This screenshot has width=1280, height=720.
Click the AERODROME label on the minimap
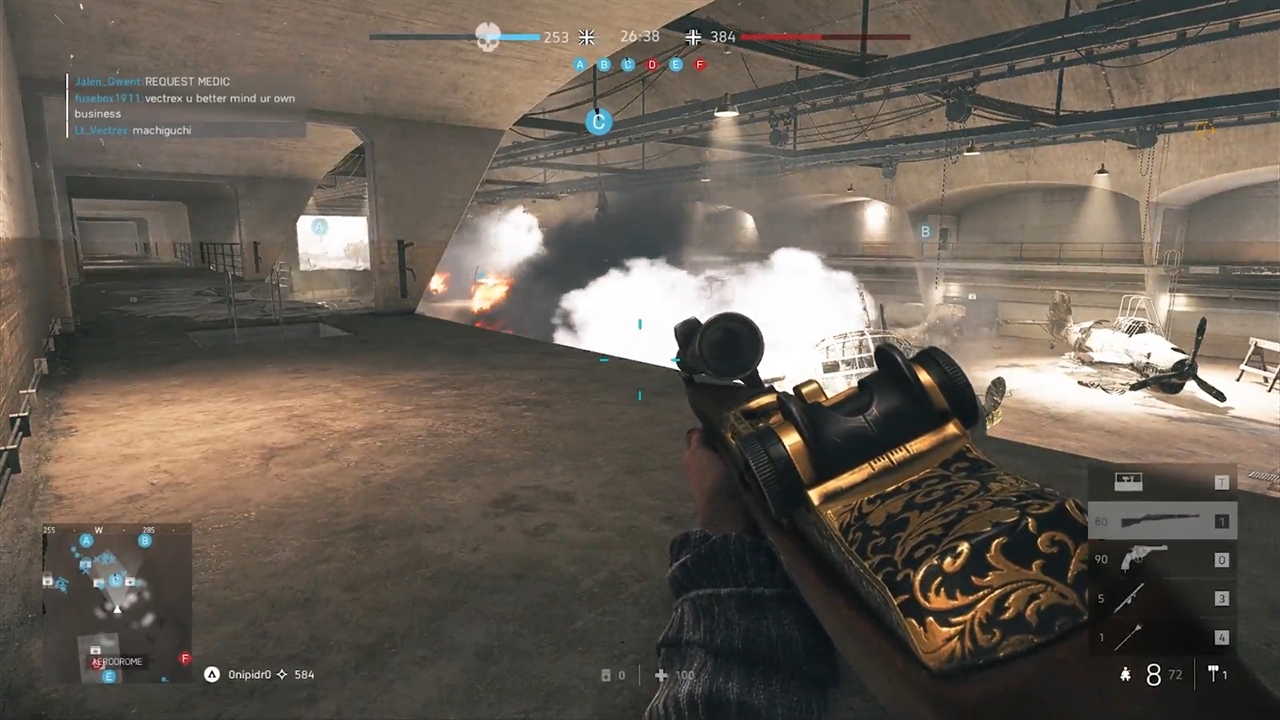click(117, 661)
